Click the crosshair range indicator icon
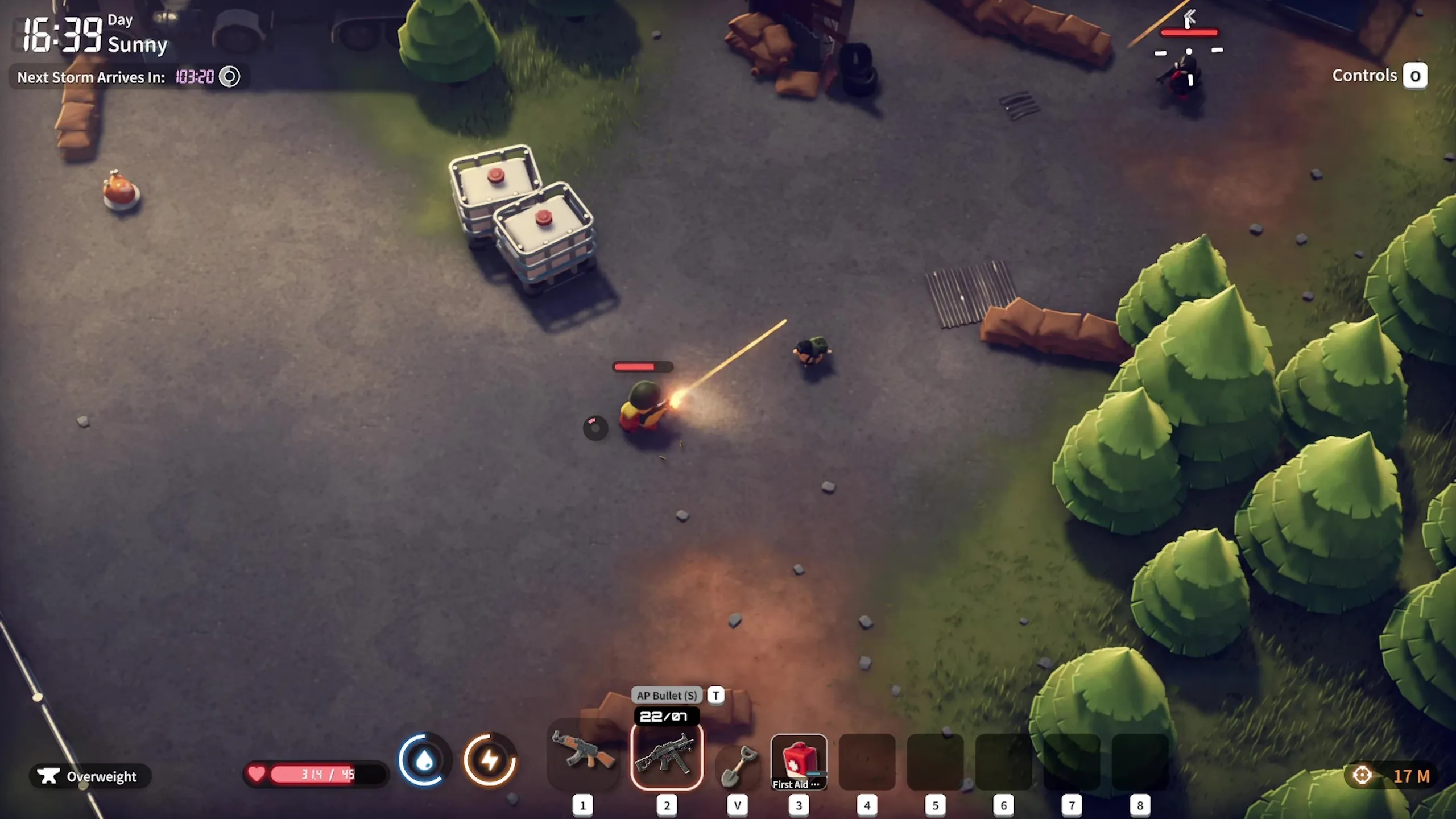1456x819 pixels. click(x=1362, y=775)
